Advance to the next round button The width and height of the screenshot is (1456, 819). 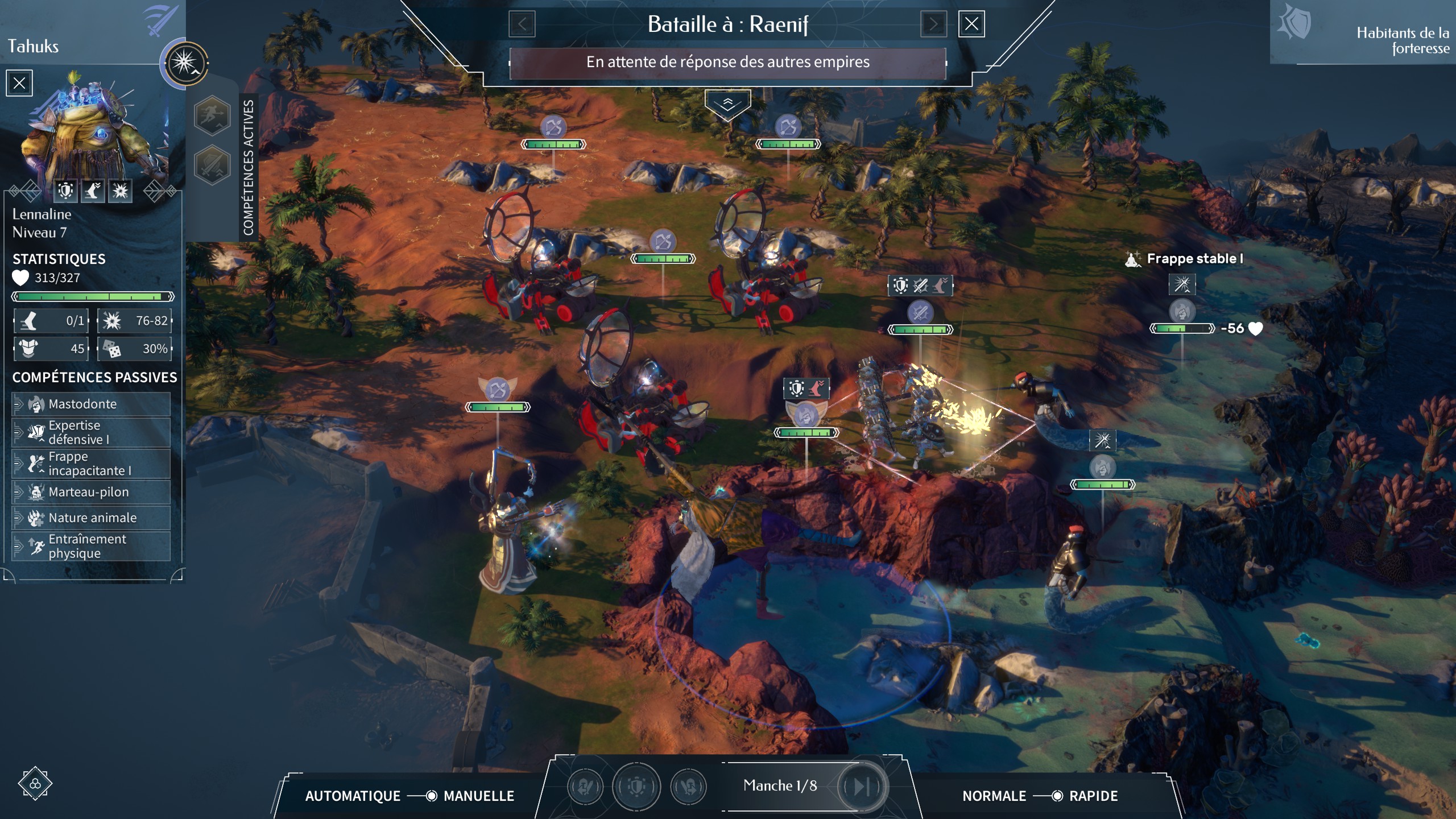coord(861,787)
